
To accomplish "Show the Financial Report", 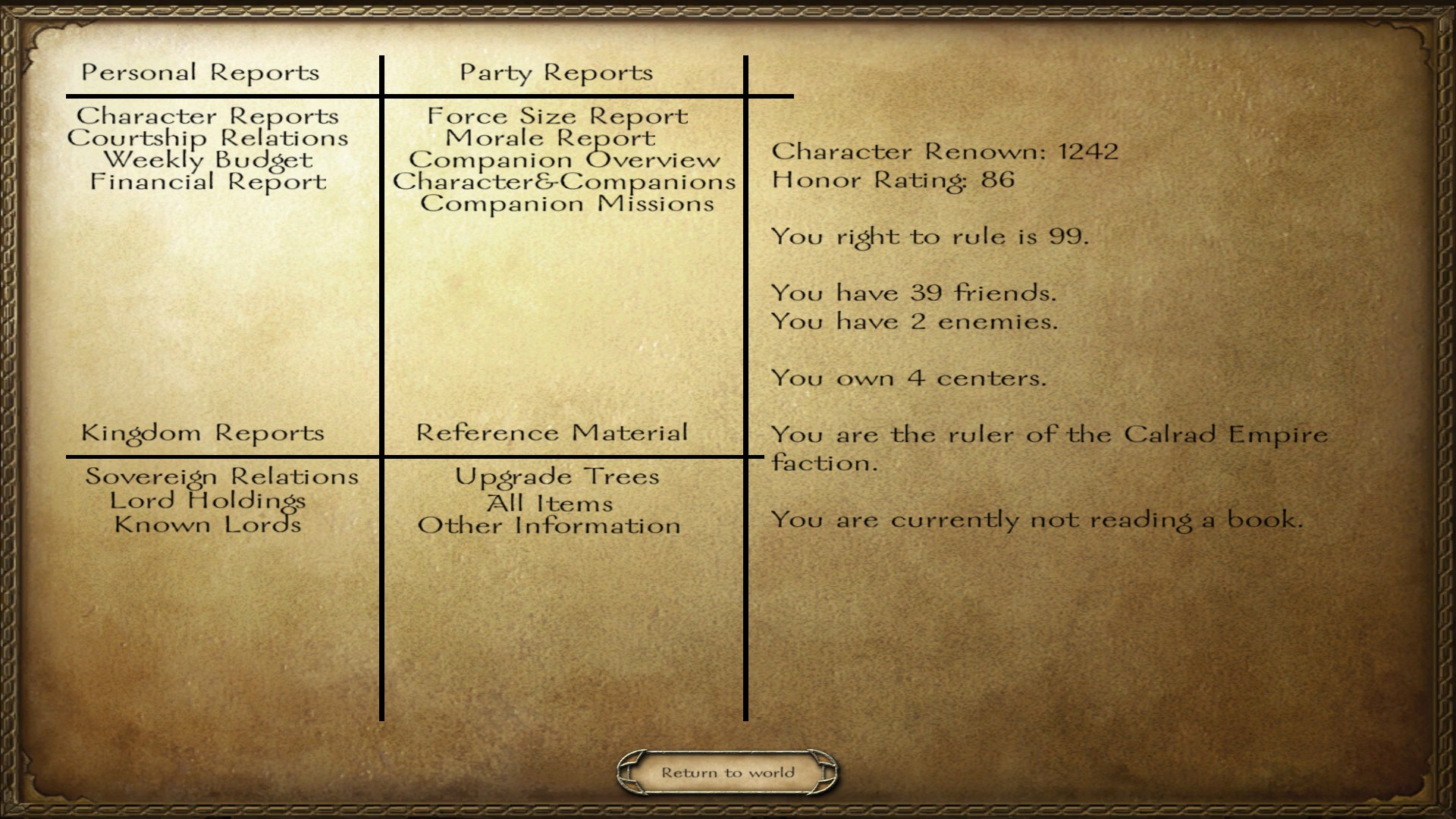I will (x=207, y=182).
